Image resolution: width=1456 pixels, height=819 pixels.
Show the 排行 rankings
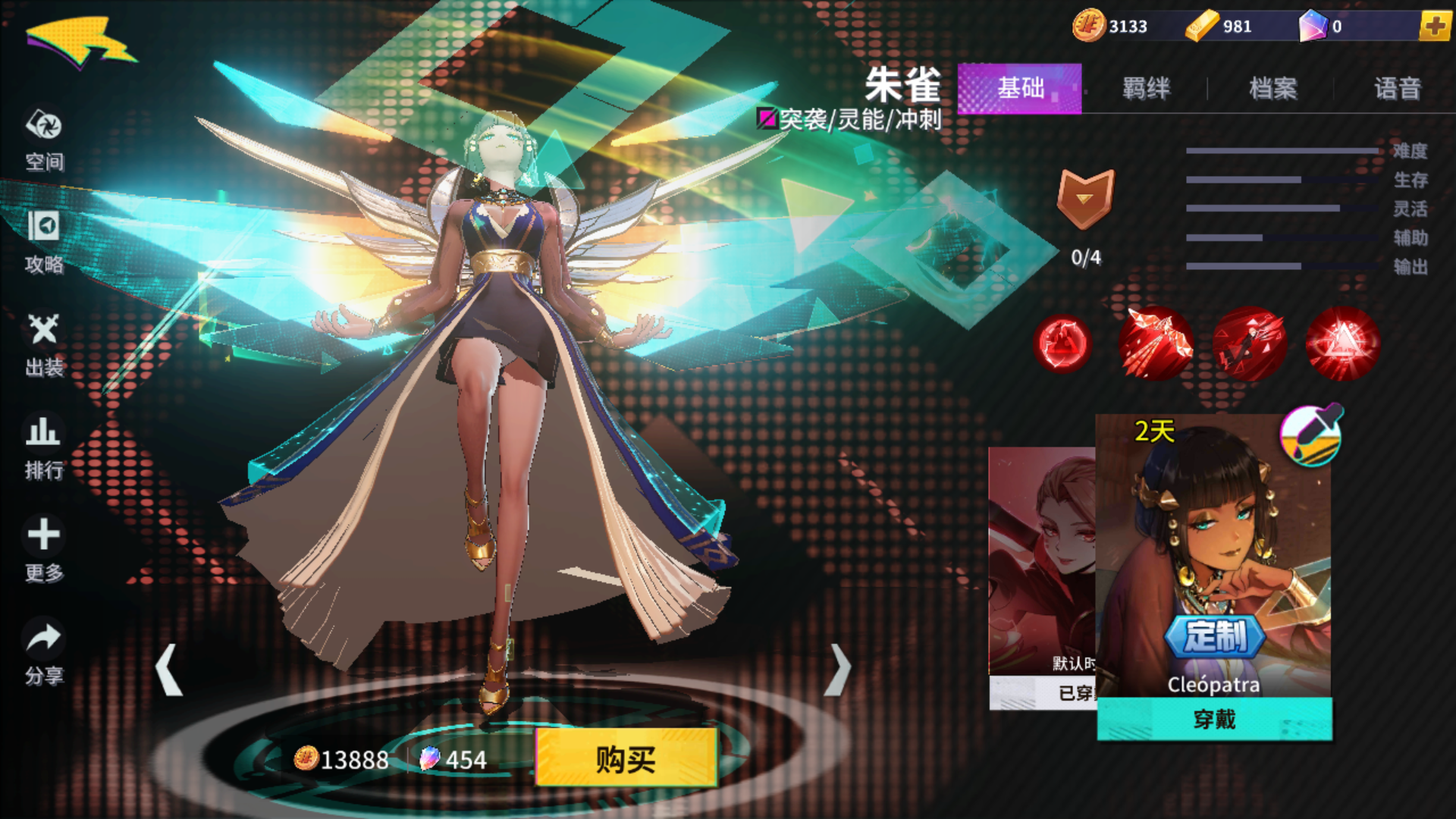pos(44,447)
